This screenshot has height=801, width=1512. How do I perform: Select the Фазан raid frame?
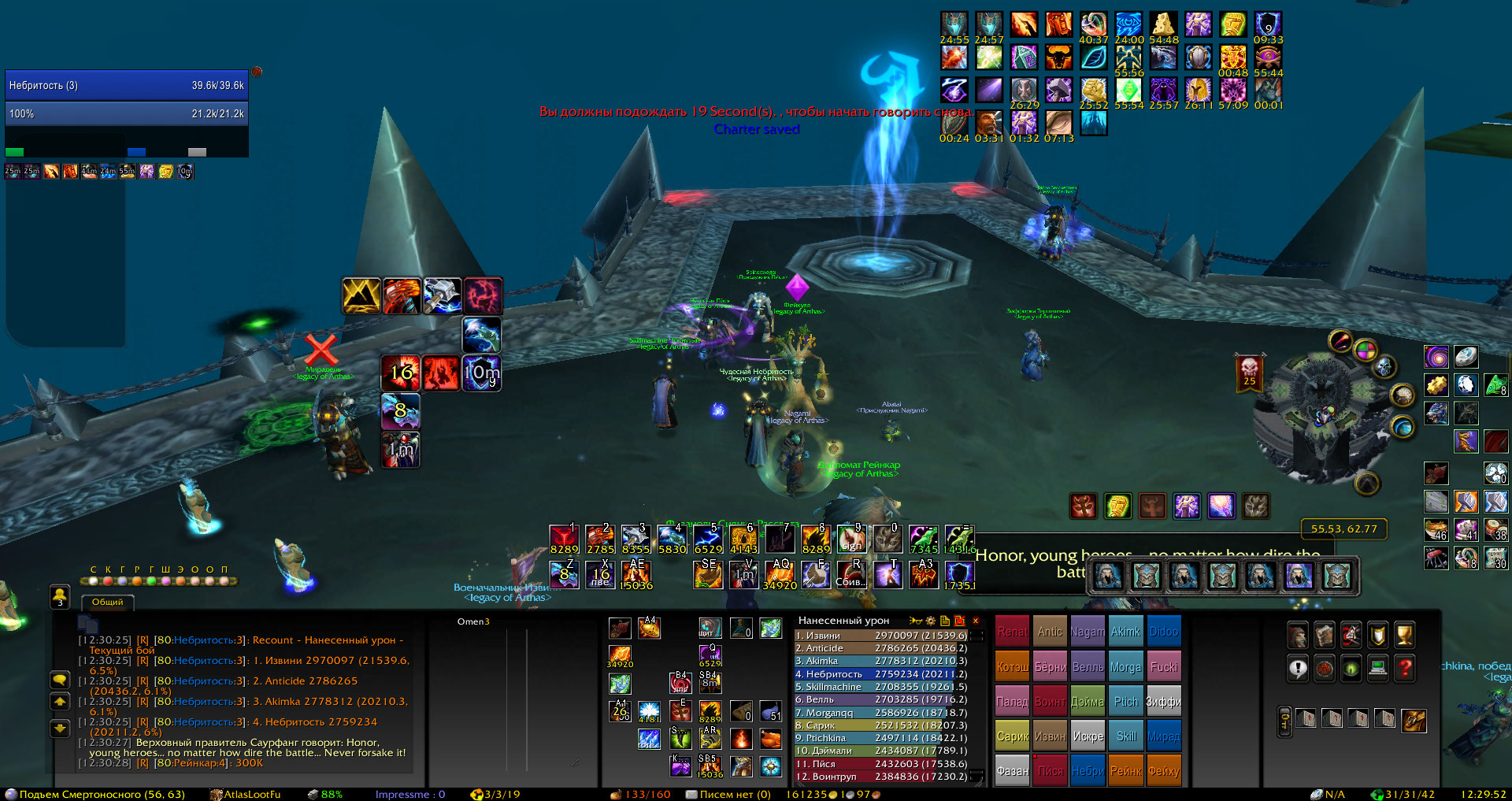click(x=1013, y=771)
